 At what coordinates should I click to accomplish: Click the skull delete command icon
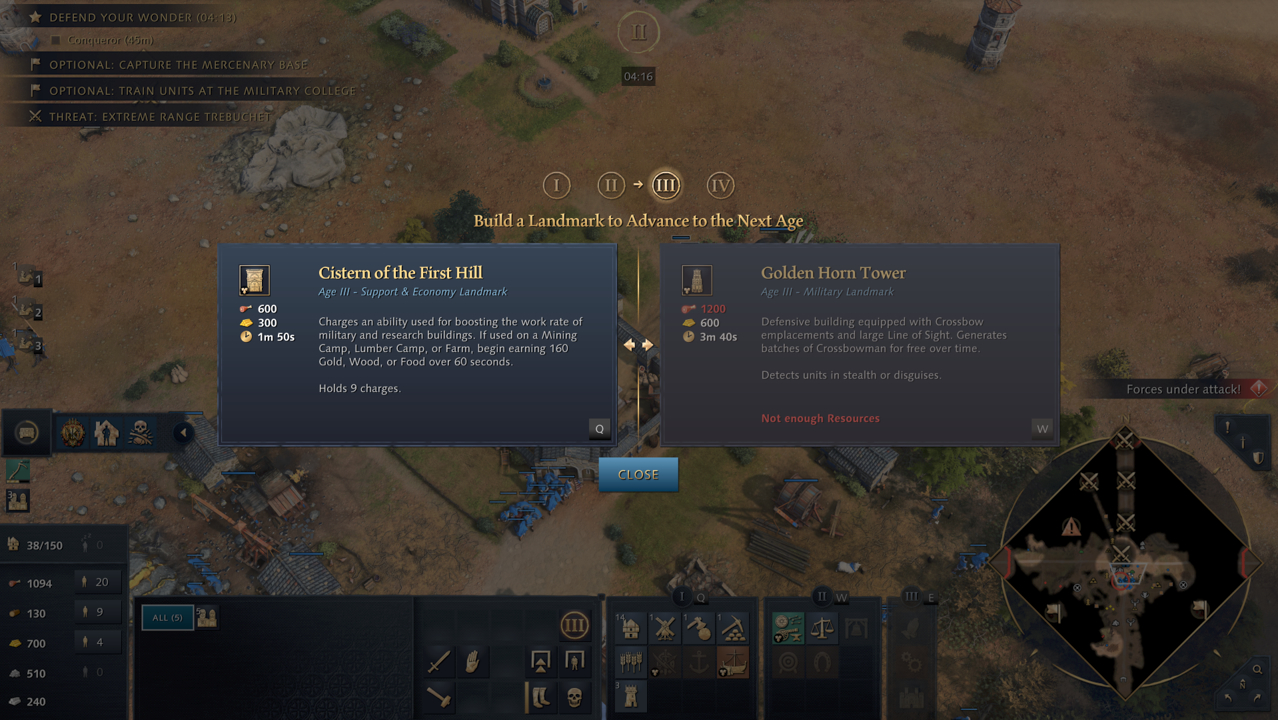point(574,697)
